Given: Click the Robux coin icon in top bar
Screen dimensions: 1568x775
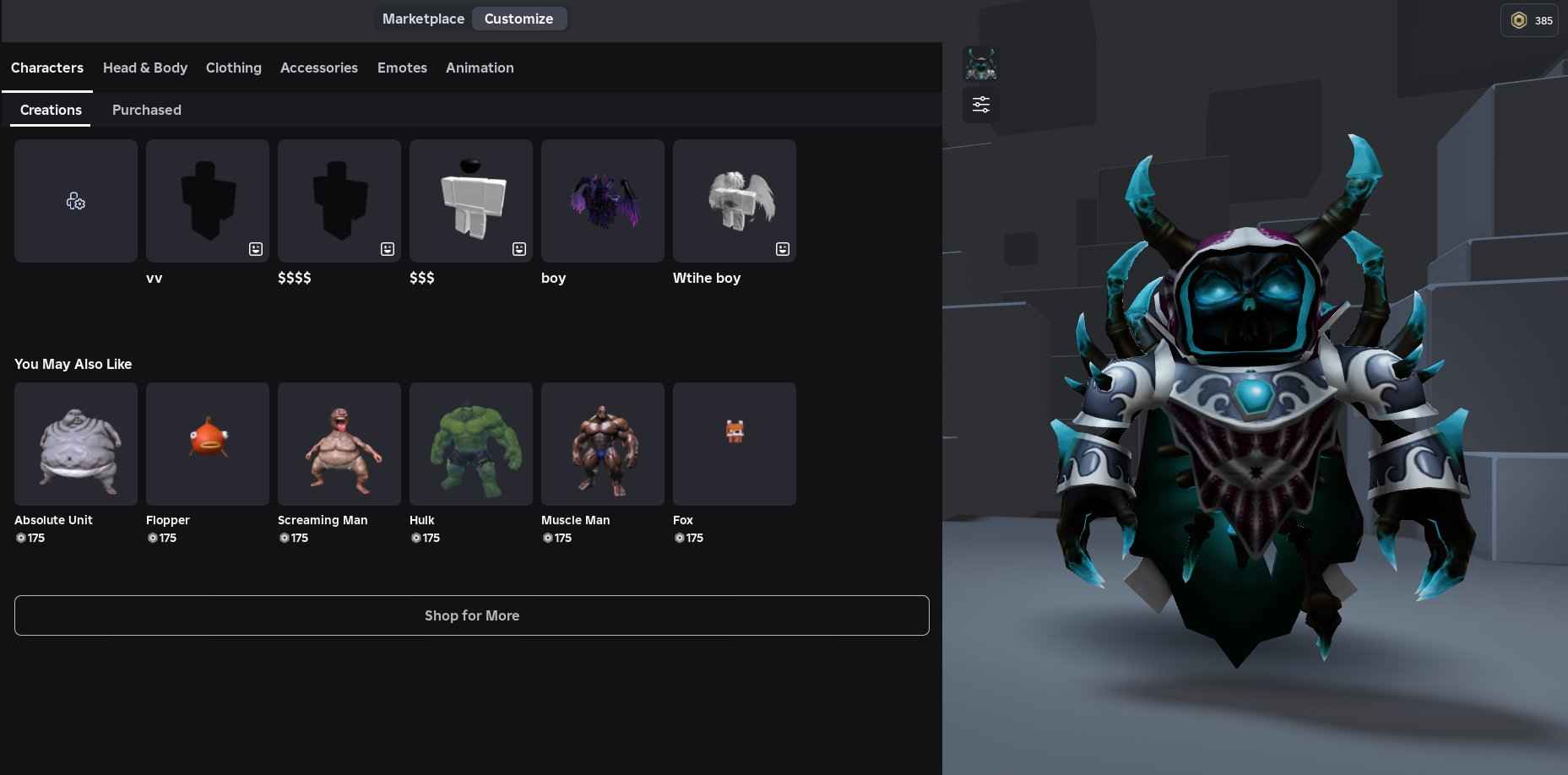Looking at the screenshot, I should click(x=1519, y=20).
